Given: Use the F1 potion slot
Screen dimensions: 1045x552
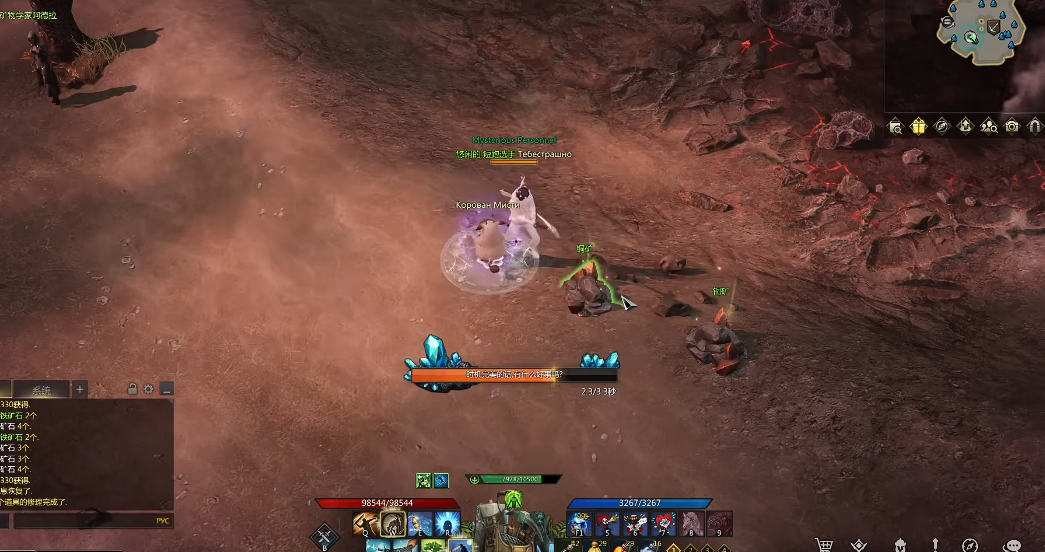Looking at the screenshot, I should tap(580, 523).
